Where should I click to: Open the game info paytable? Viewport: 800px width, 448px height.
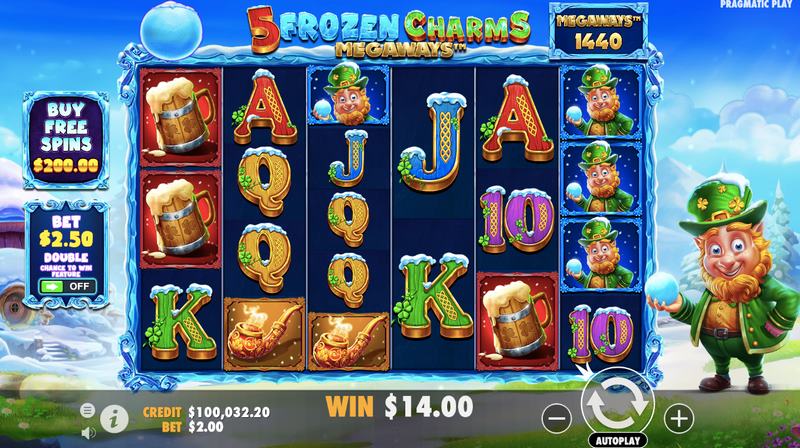(114, 414)
